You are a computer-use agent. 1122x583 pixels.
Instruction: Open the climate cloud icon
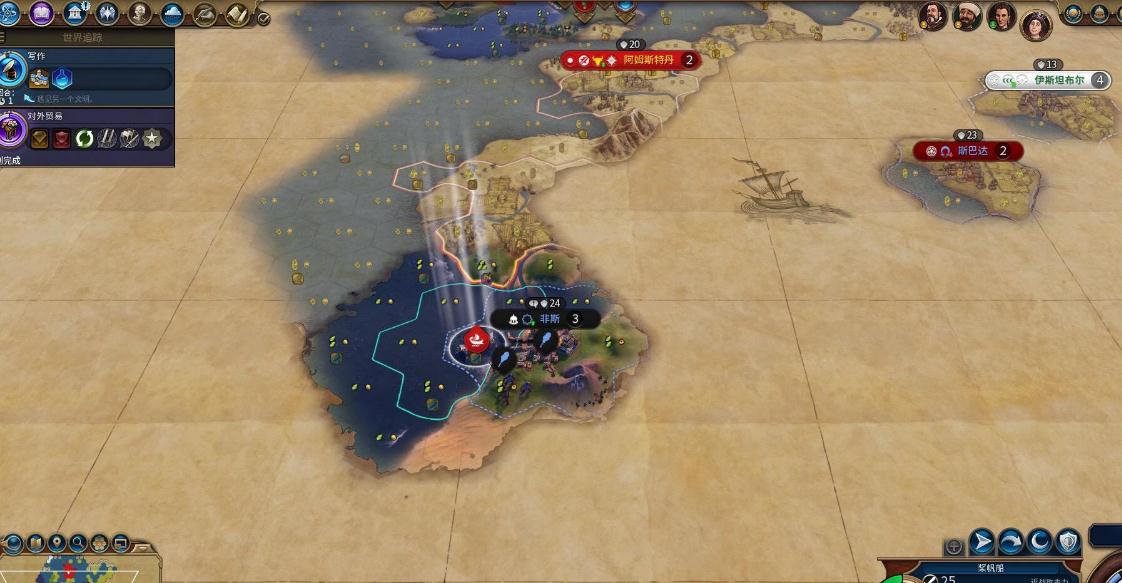[172, 13]
